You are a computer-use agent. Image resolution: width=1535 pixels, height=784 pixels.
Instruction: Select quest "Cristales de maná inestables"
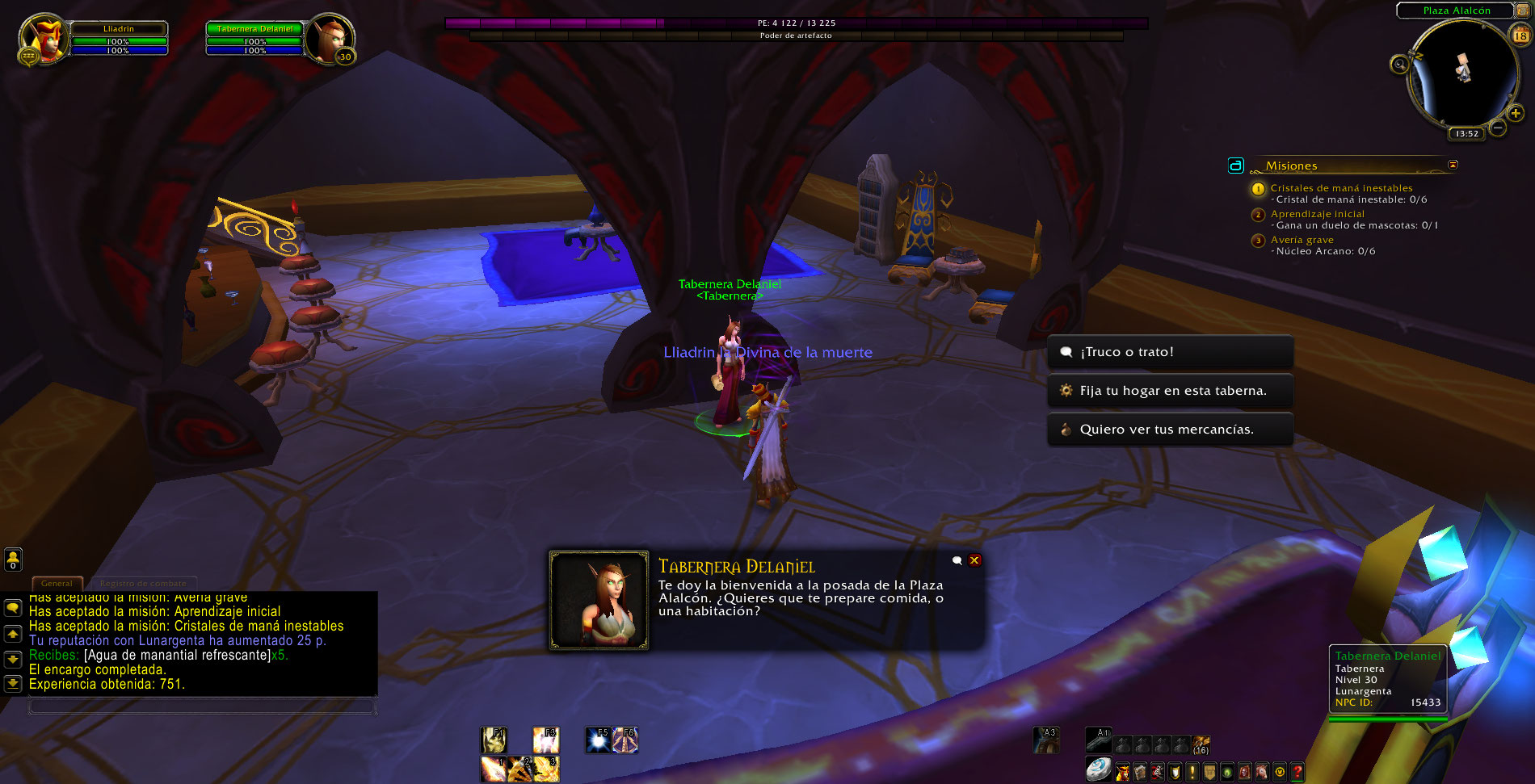pos(1341,188)
